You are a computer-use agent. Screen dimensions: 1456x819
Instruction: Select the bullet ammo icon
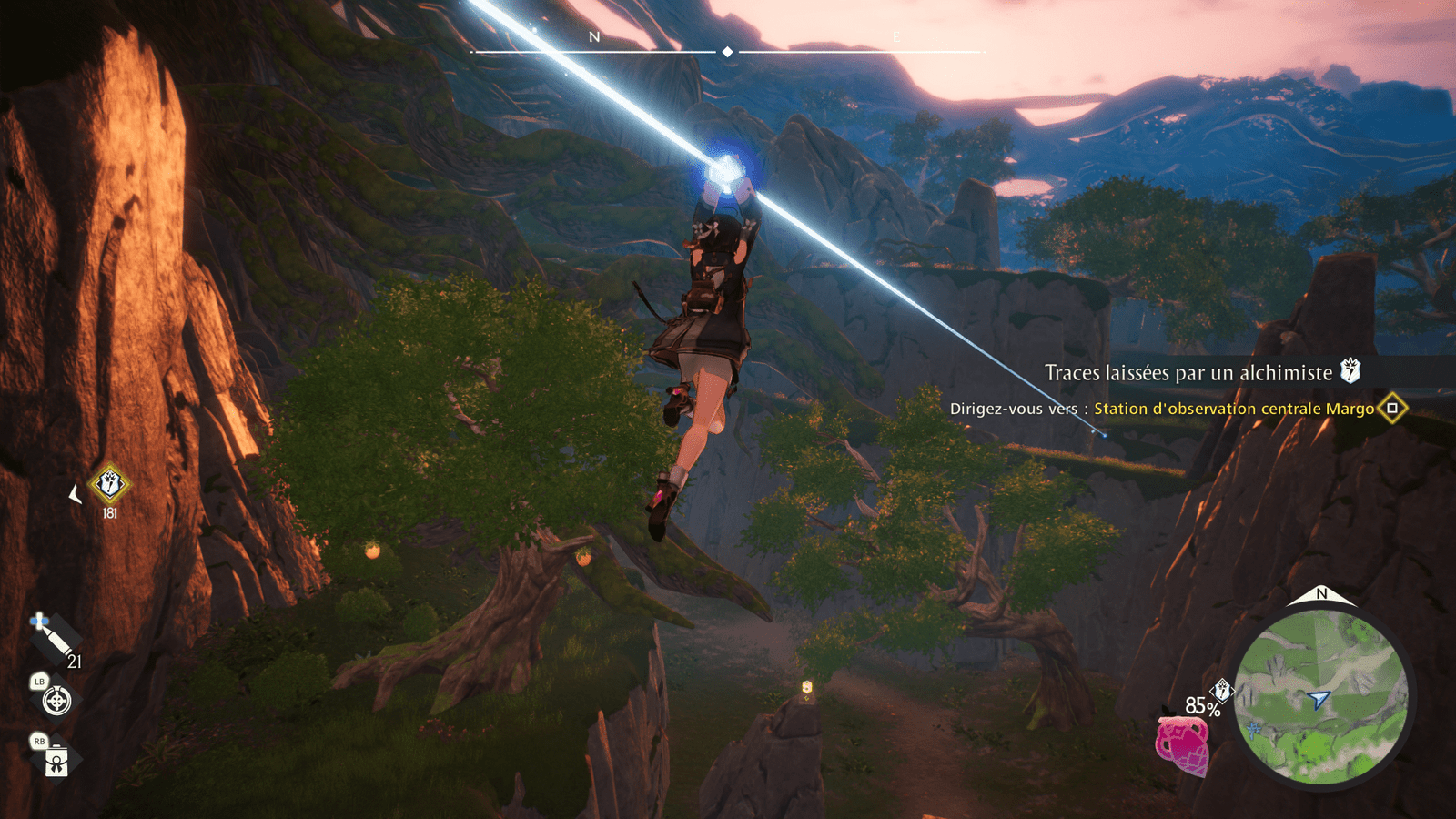[x=55, y=638]
